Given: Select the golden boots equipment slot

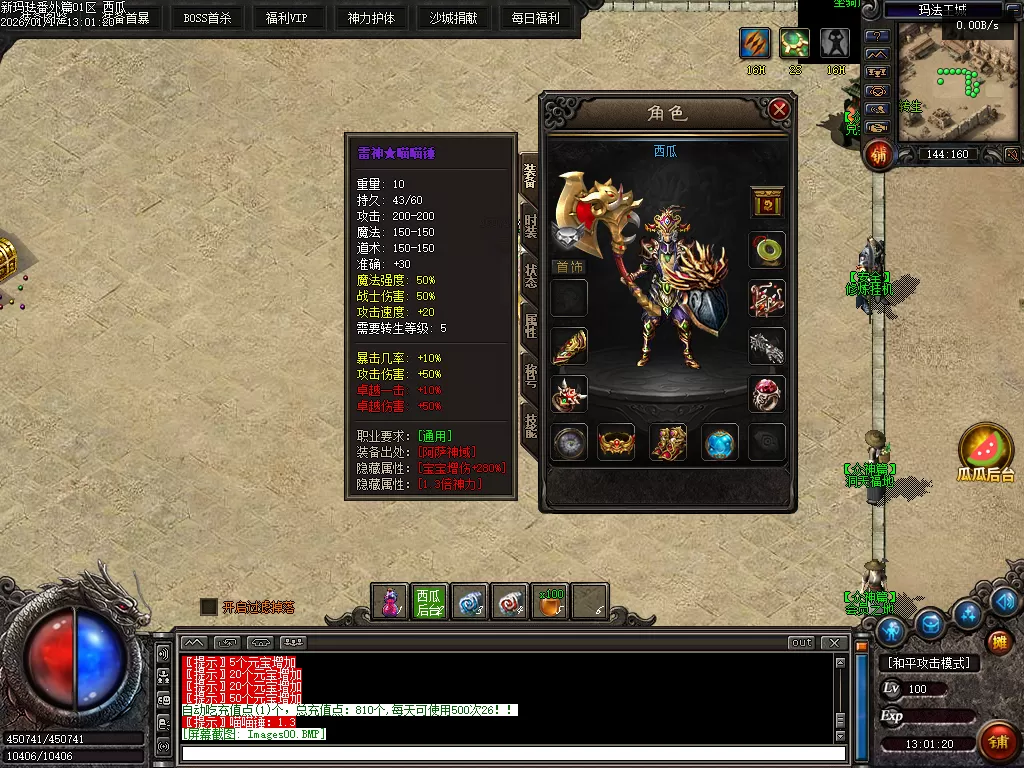Looking at the screenshot, I should coord(668,442).
